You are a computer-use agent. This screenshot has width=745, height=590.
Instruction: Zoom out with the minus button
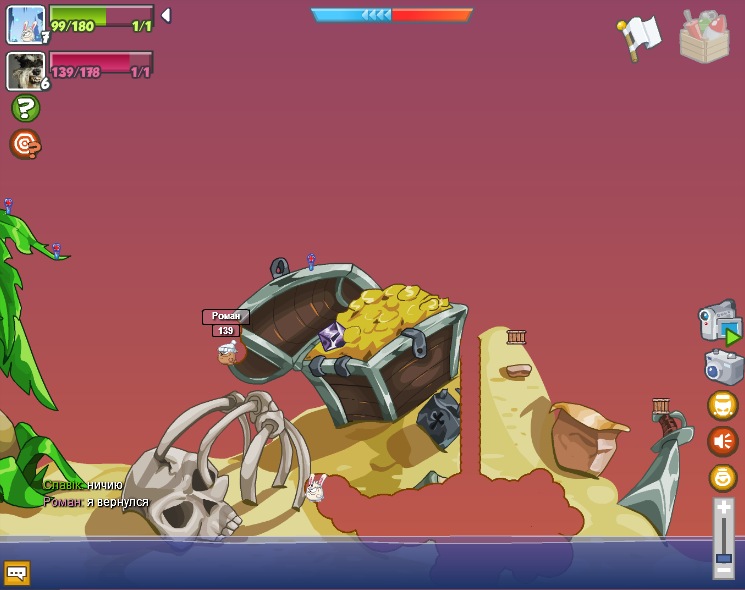(723, 570)
